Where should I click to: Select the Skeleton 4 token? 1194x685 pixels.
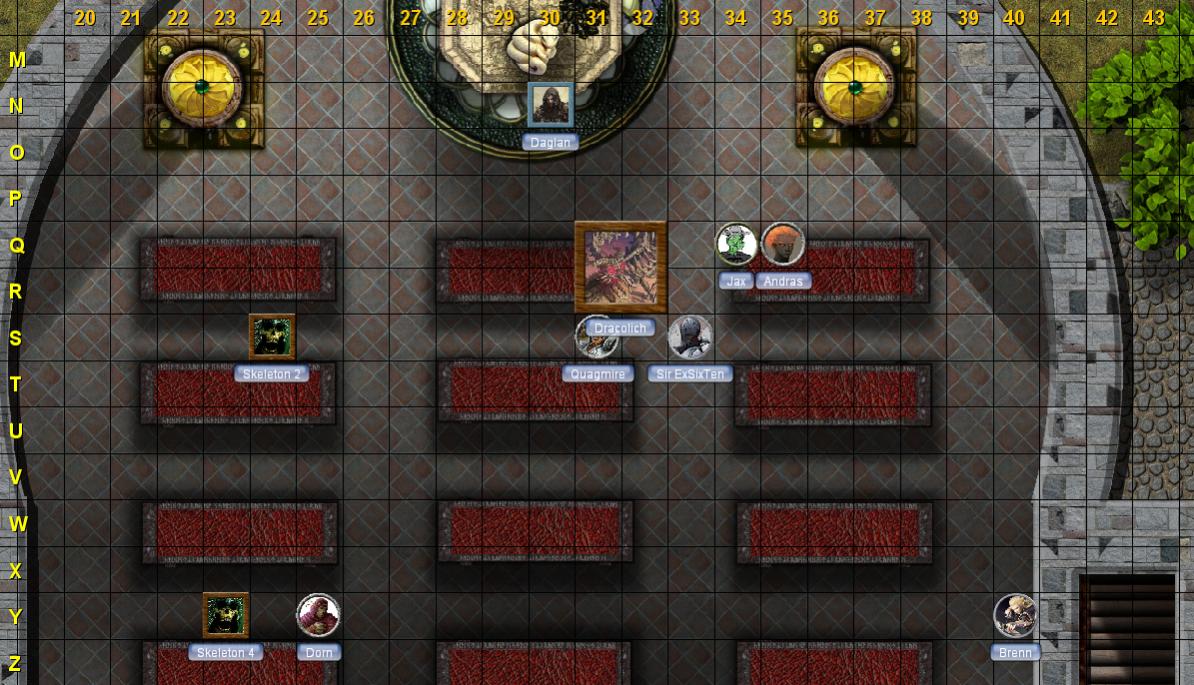(226, 615)
